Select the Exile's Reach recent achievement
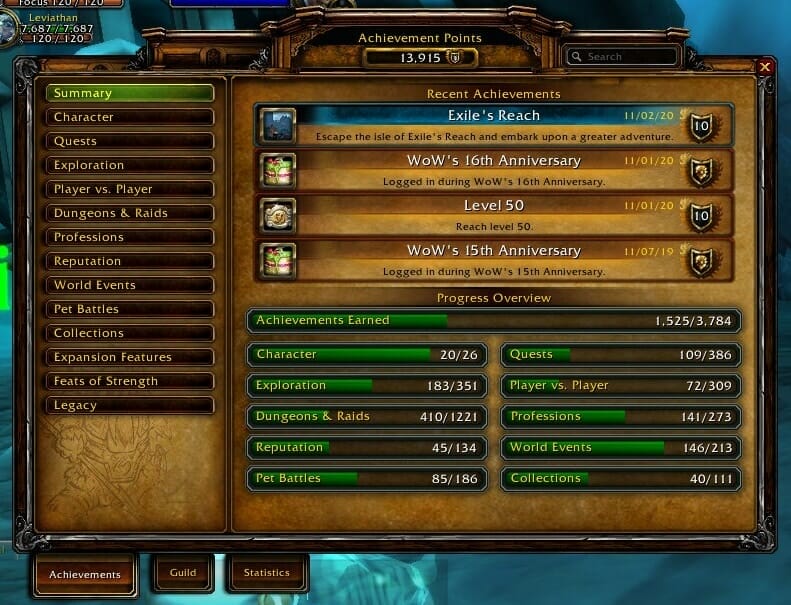The height and width of the screenshot is (605, 791). coord(493,125)
